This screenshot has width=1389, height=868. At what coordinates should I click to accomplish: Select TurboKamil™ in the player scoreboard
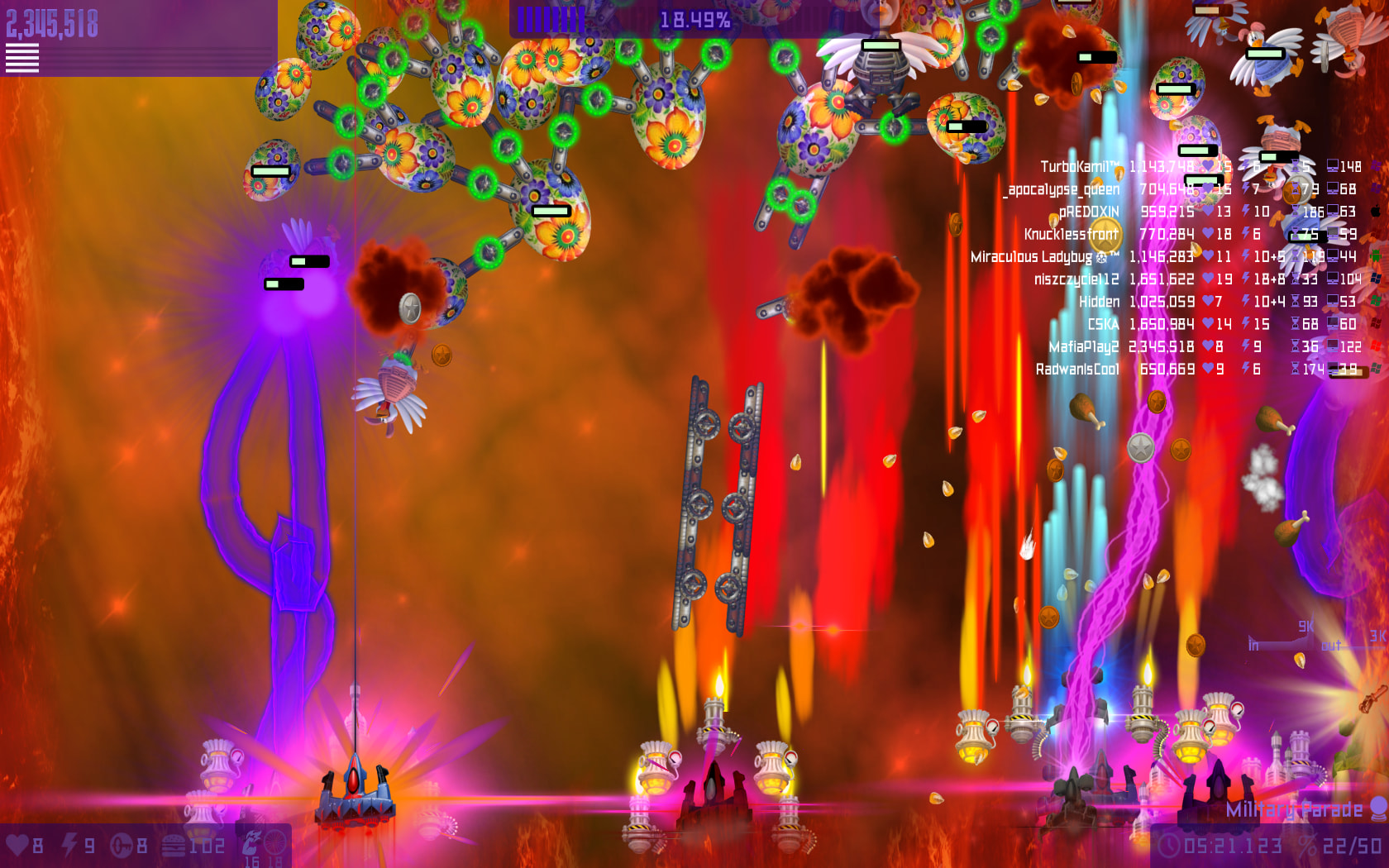point(1079,167)
